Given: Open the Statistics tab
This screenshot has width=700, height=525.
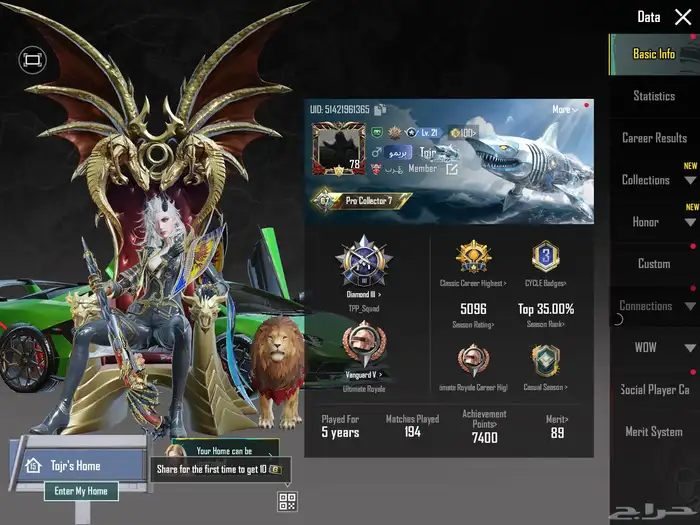Looking at the screenshot, I should pyautogui.click(x=654, y=96).
